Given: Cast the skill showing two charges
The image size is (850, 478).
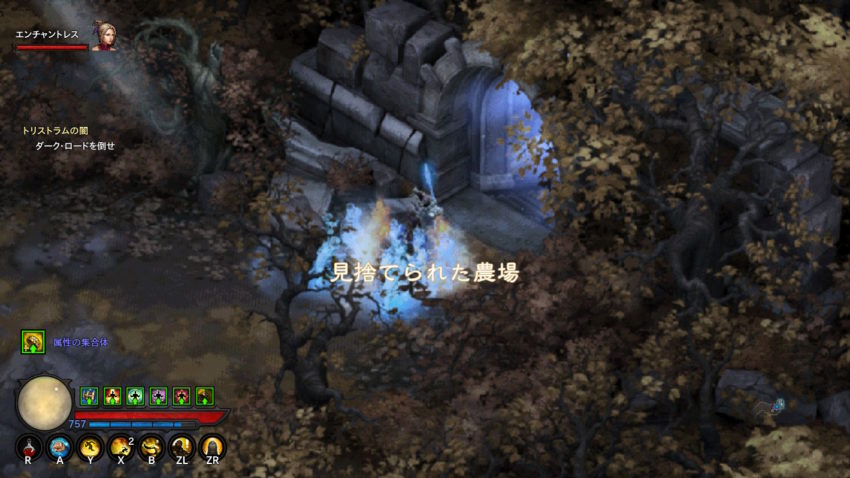Looking at the screenshot, I should [121, 447].
